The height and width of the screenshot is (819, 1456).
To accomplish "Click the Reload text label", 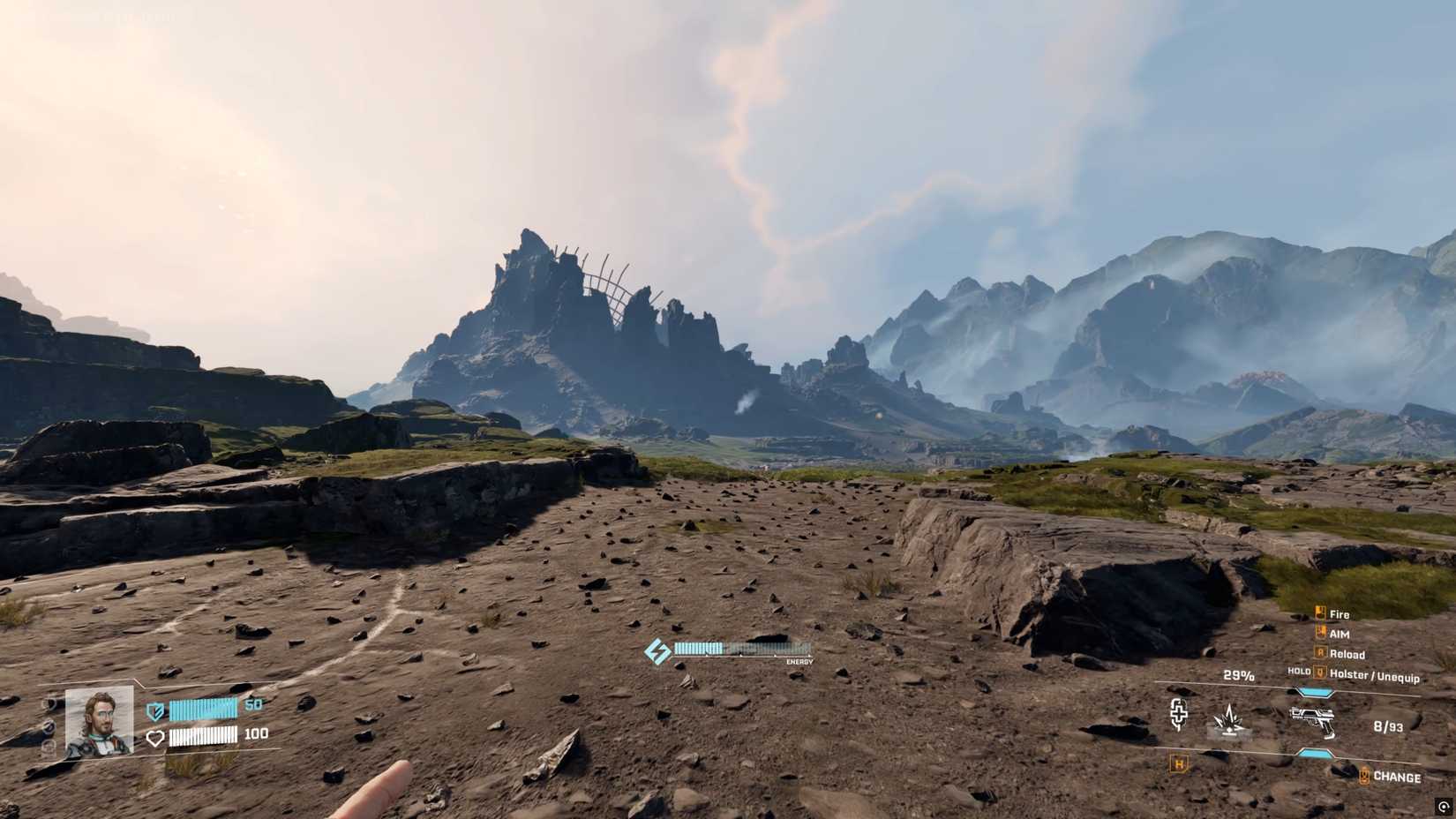I will pyautogui.click(x=1347, y=654).
